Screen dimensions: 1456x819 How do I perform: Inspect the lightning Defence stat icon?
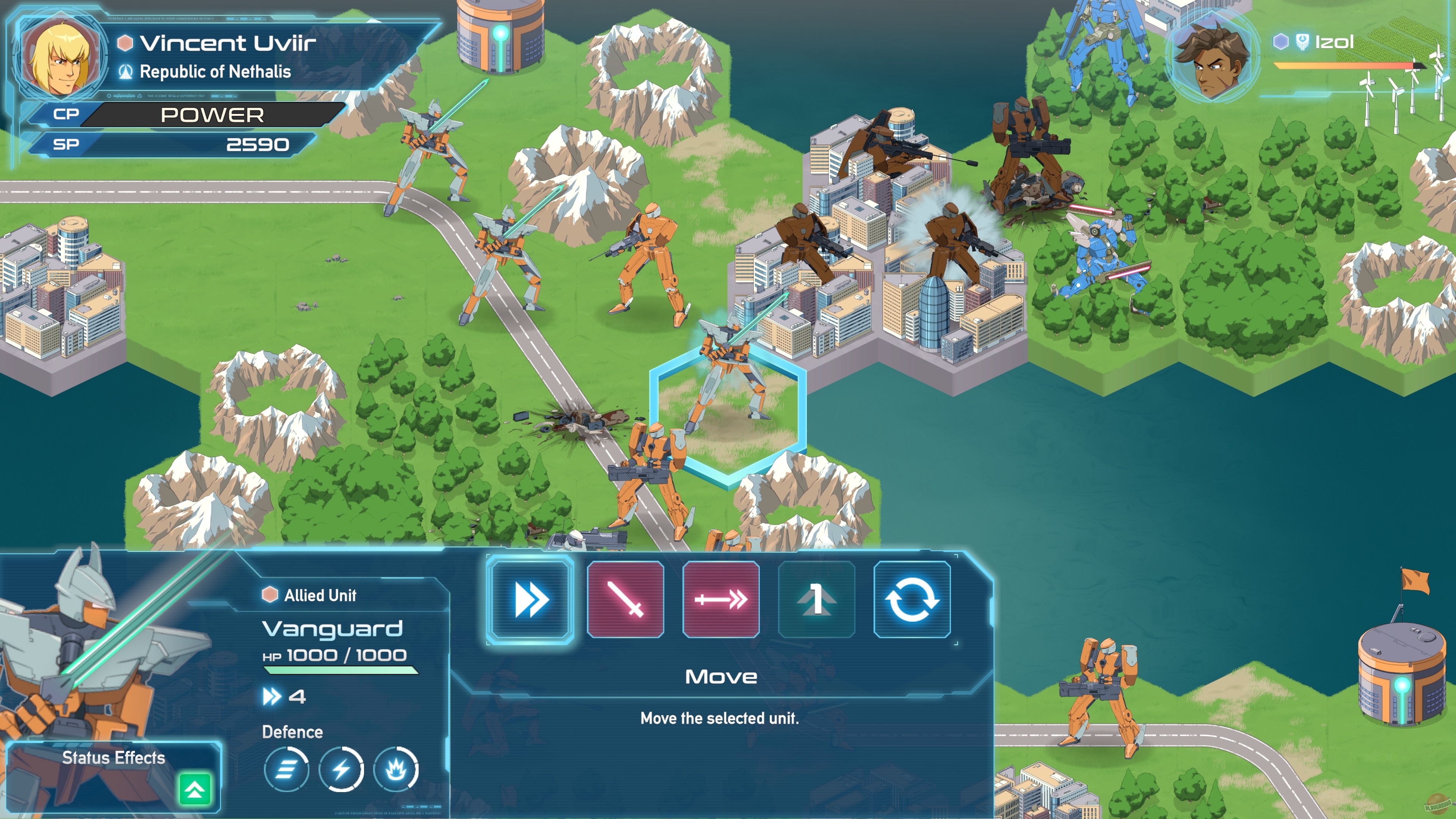(x=342, y=769)
